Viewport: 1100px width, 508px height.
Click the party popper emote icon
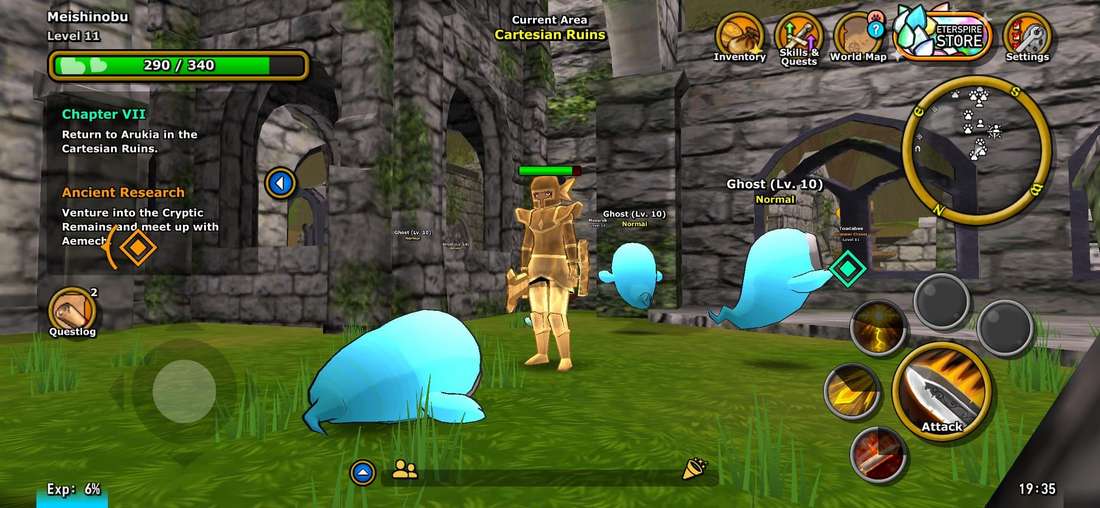693,470
